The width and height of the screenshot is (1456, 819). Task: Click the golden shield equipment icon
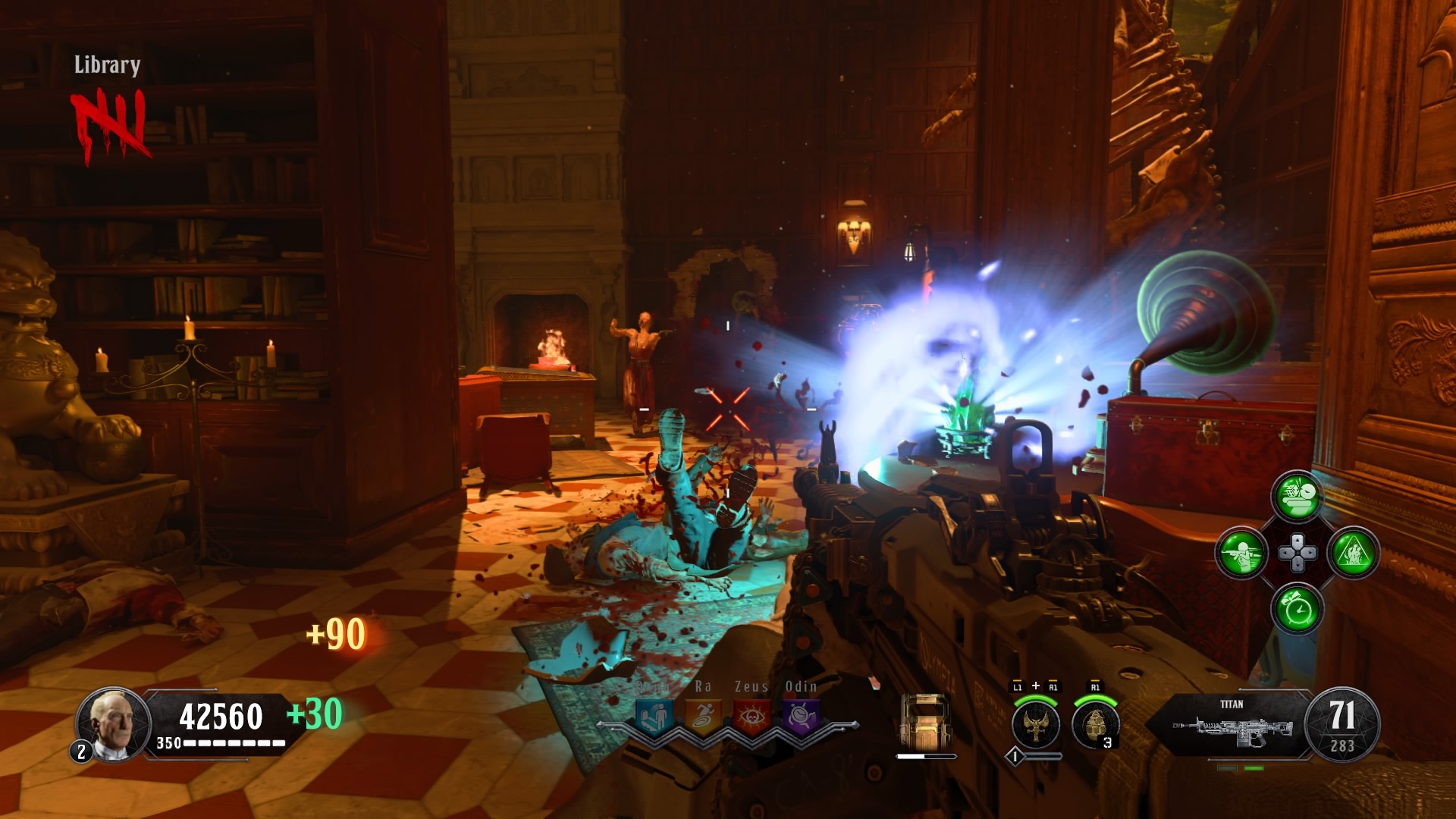pyautogui.click(x=925, y=722)
